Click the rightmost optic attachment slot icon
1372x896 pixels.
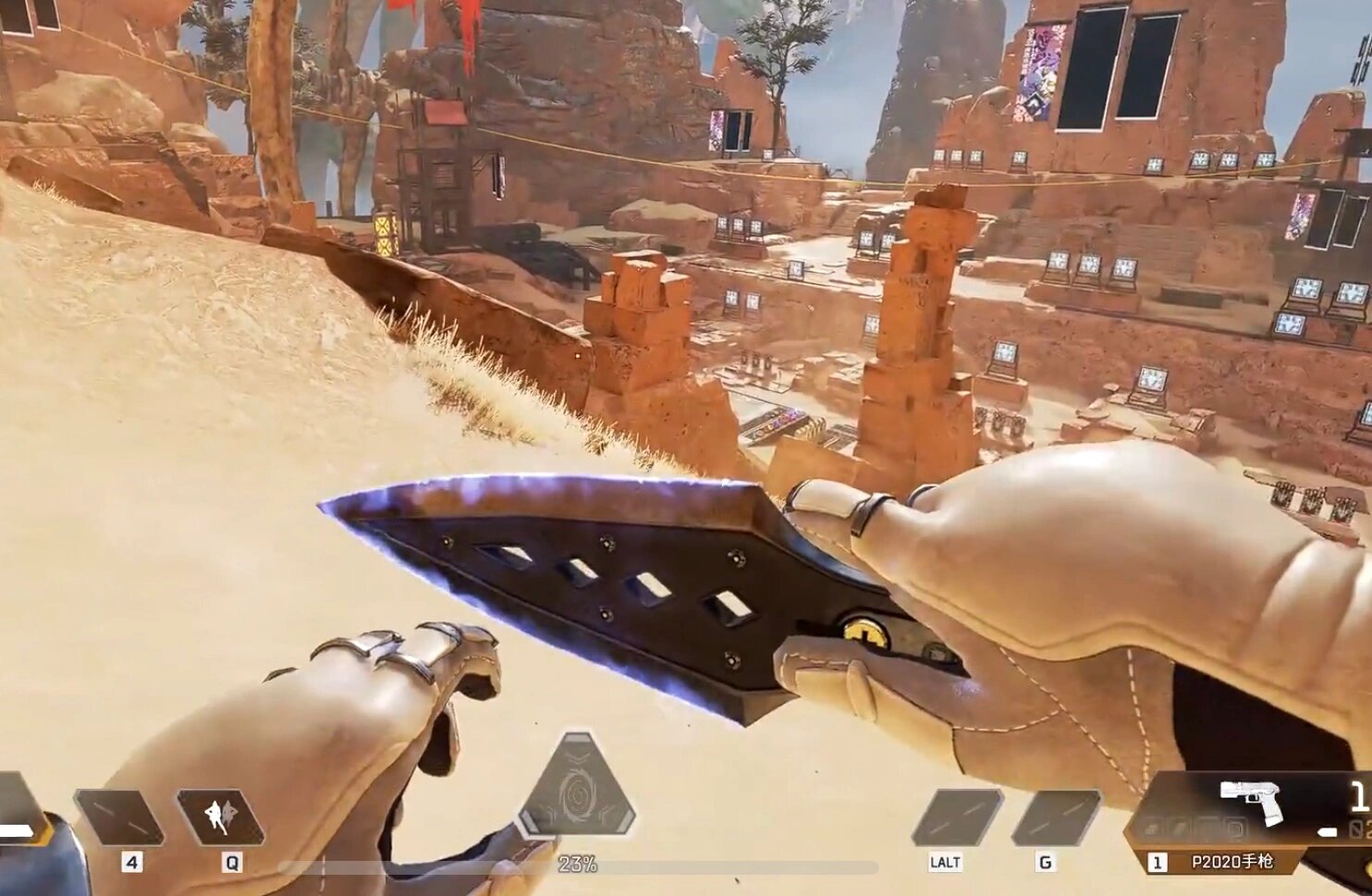pos(1236,828)
